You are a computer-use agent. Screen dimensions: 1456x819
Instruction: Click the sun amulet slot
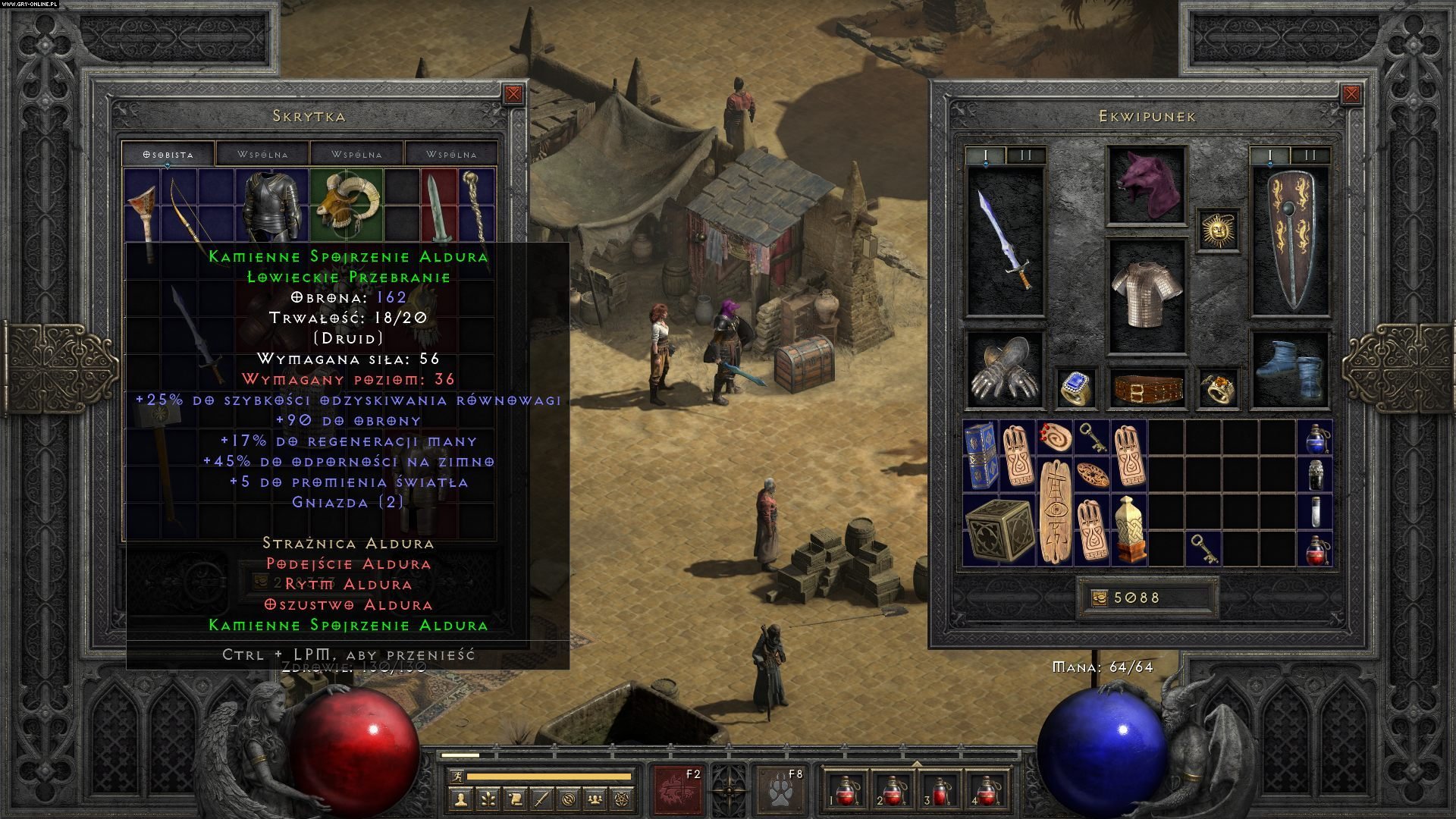[x=1219, y=229]
